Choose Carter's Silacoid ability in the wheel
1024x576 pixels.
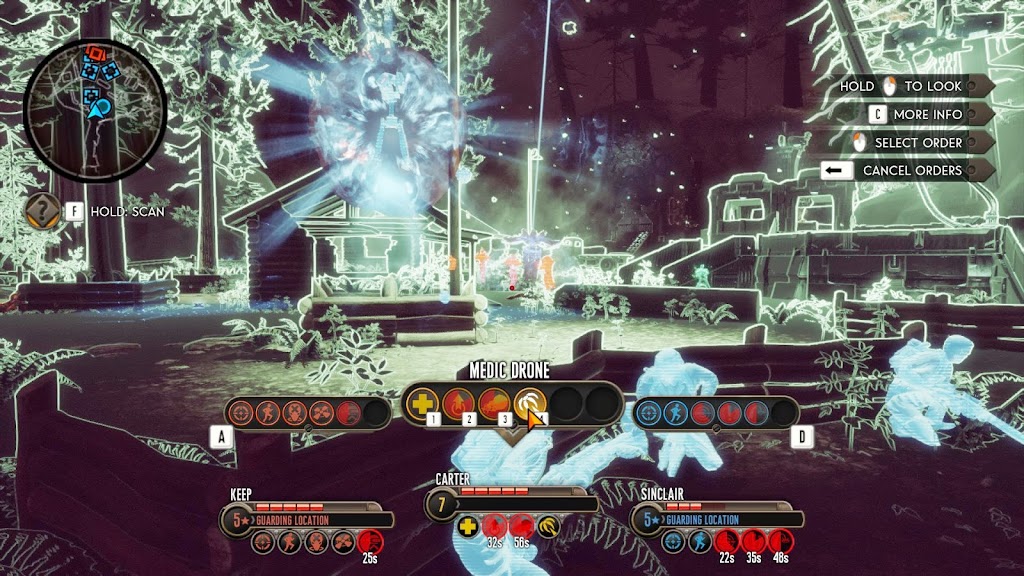pyautogui.click(x=493, y=404)
